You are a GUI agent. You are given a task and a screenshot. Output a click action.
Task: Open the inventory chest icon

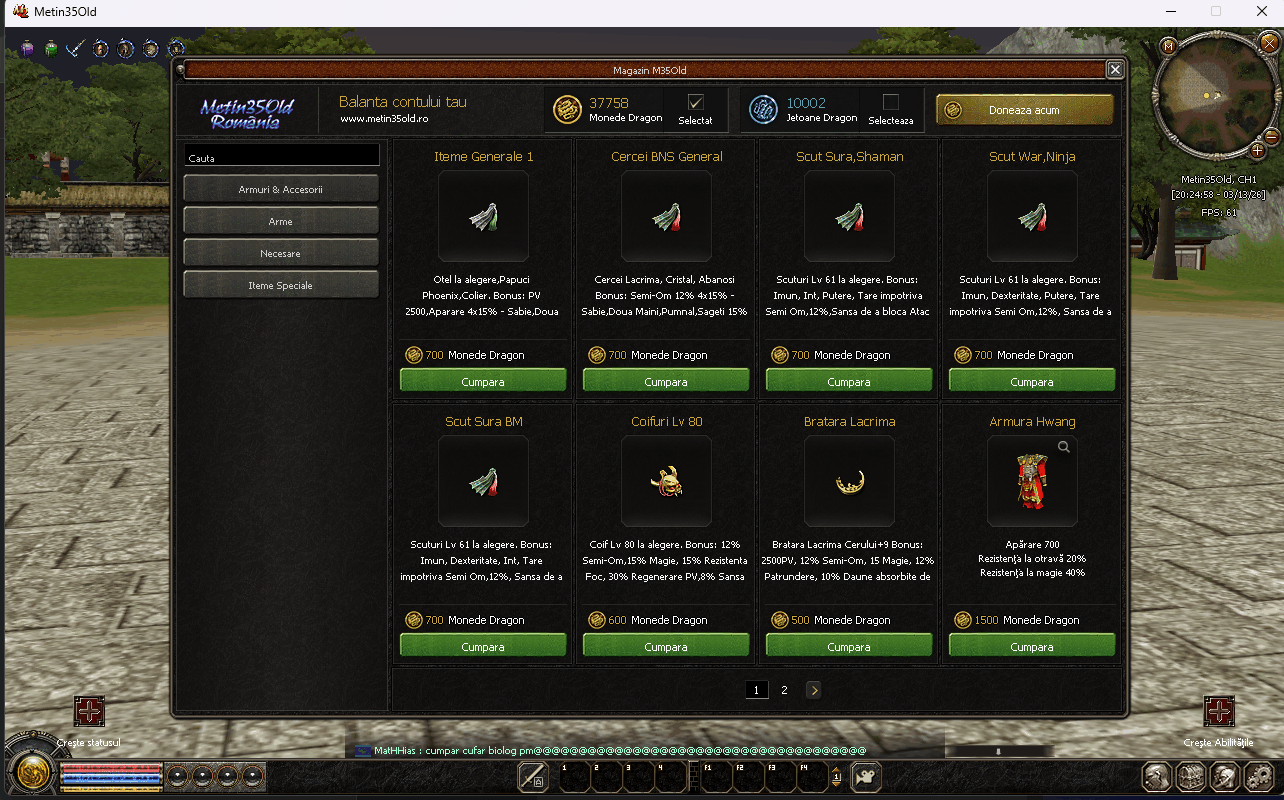(1190, 777)
